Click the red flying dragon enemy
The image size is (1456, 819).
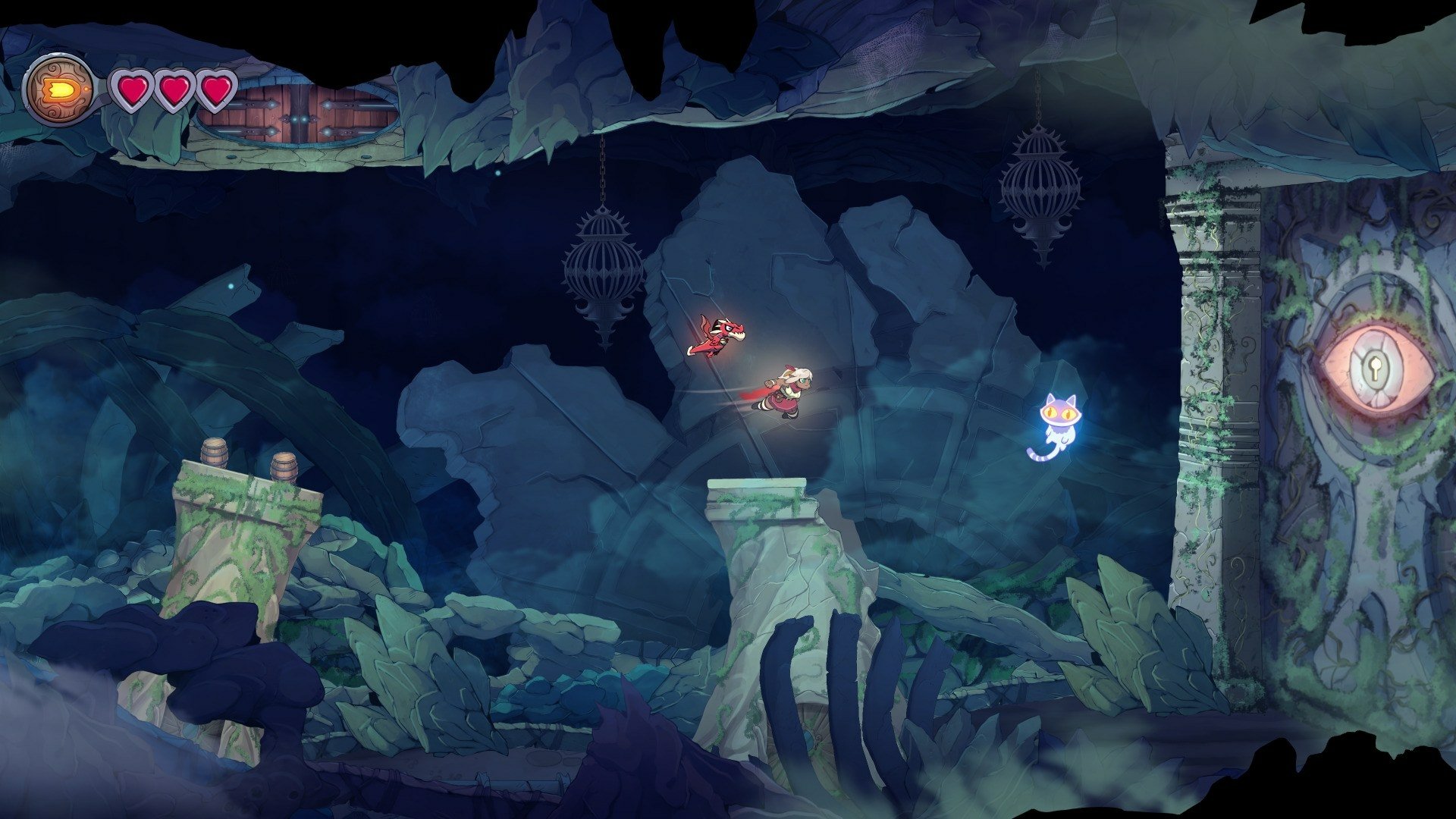click(720, 334)
